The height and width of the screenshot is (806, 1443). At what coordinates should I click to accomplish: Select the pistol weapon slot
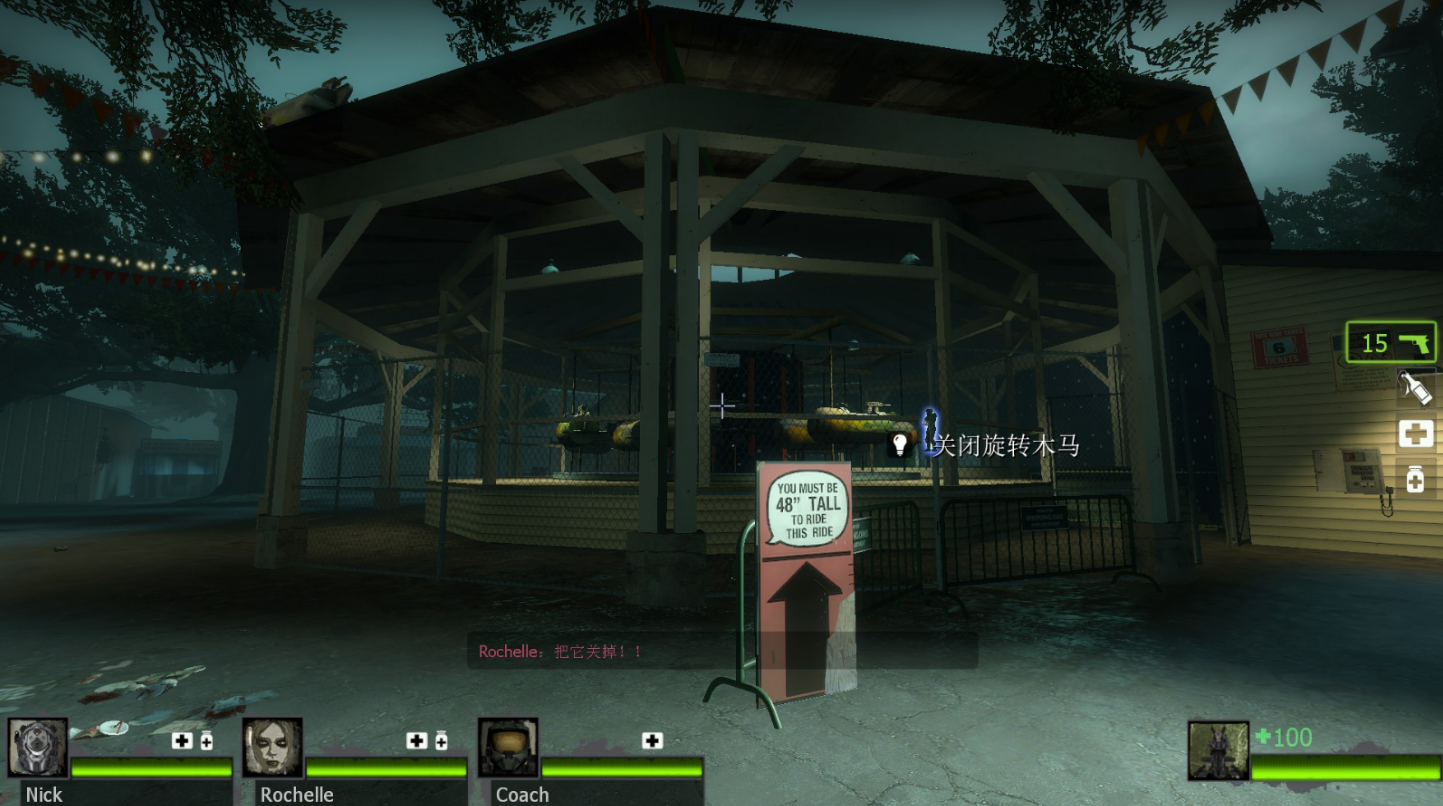tap(1391, 343)
